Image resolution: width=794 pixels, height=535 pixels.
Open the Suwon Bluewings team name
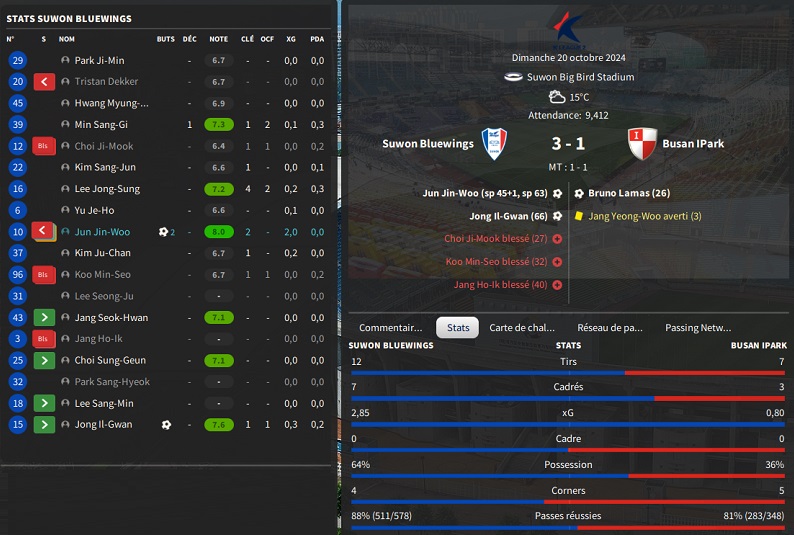click(428, 144)
